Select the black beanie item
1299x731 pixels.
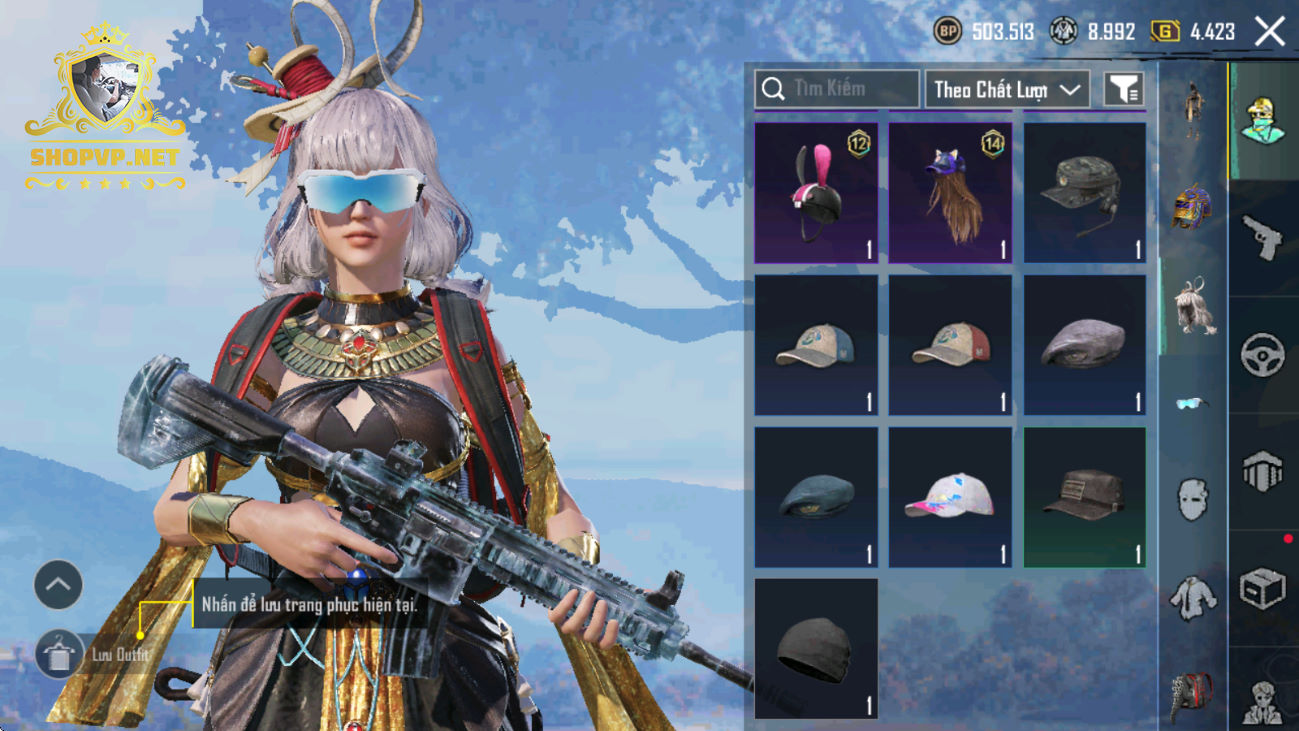[816, 648]
